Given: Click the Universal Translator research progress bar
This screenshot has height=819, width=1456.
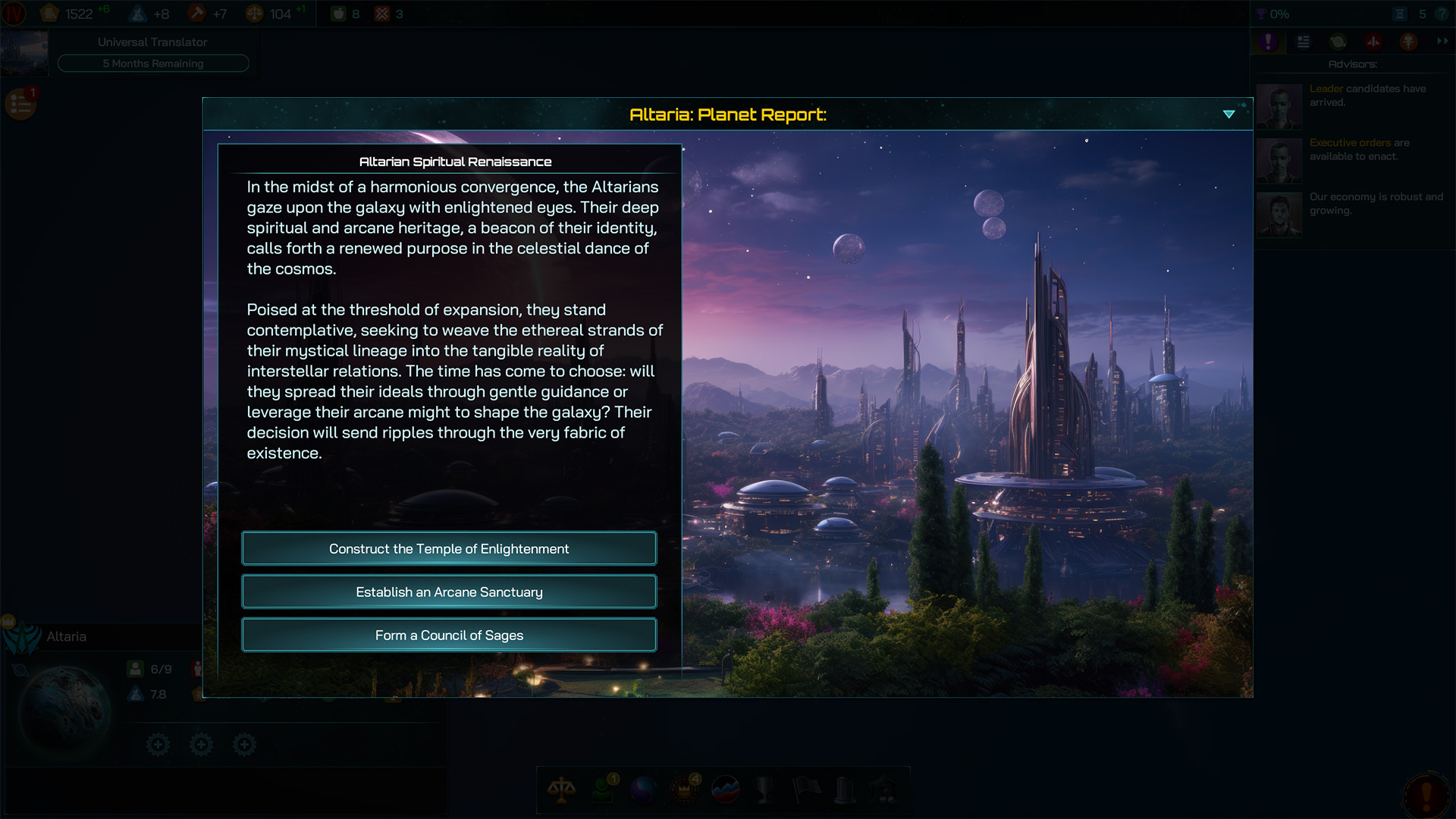Looking at the screenshot, I should click(153, 63).
